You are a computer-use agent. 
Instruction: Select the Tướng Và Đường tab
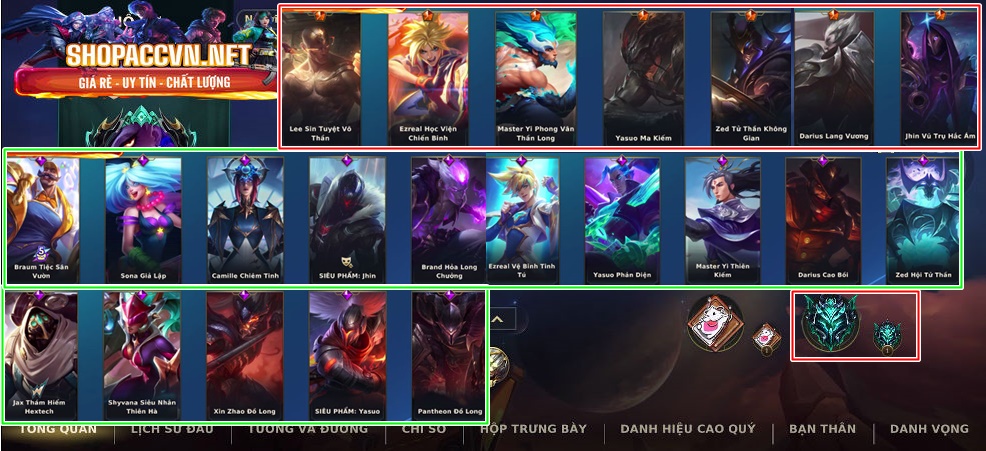point(308,430)
